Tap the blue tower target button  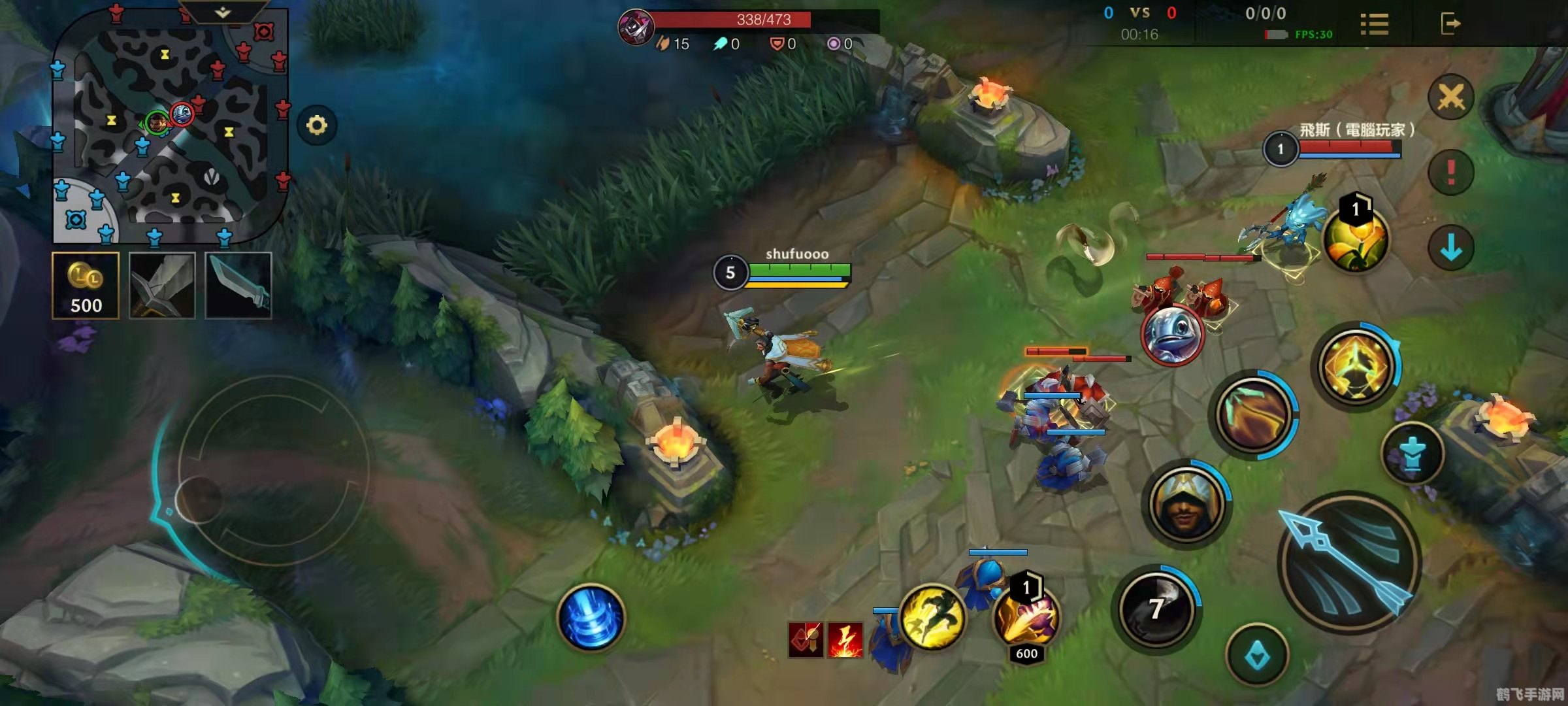click(1413, 454)
